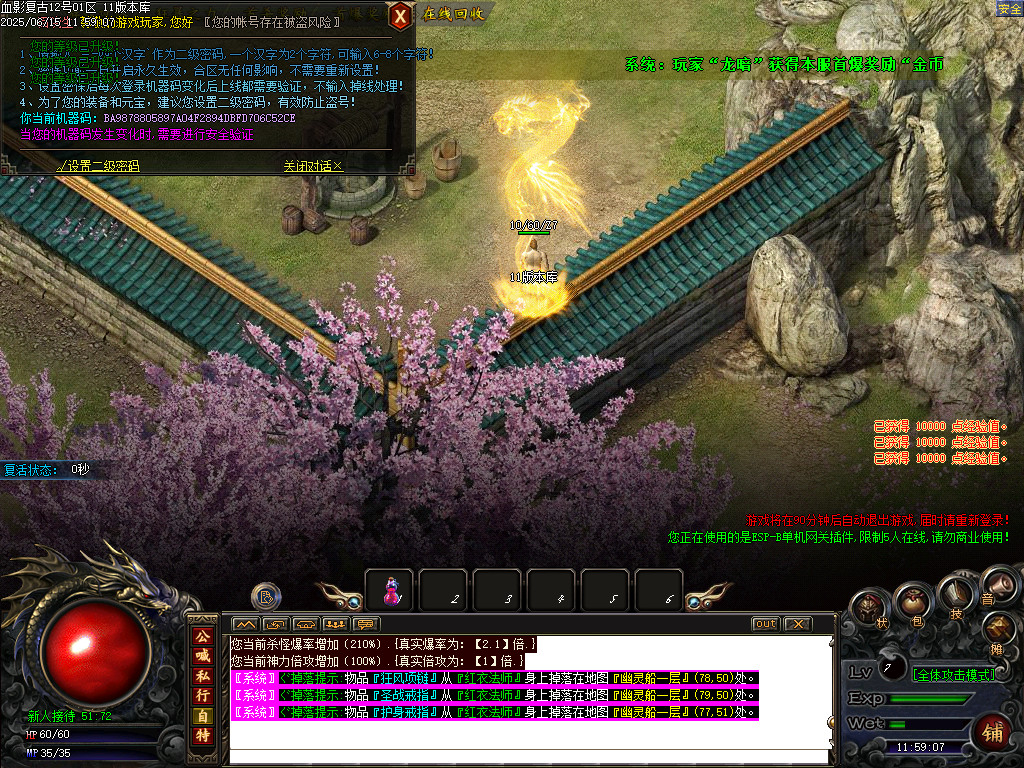
Task: Open the 在线回收 online recycle panel
Action: [x=453, y=14]
